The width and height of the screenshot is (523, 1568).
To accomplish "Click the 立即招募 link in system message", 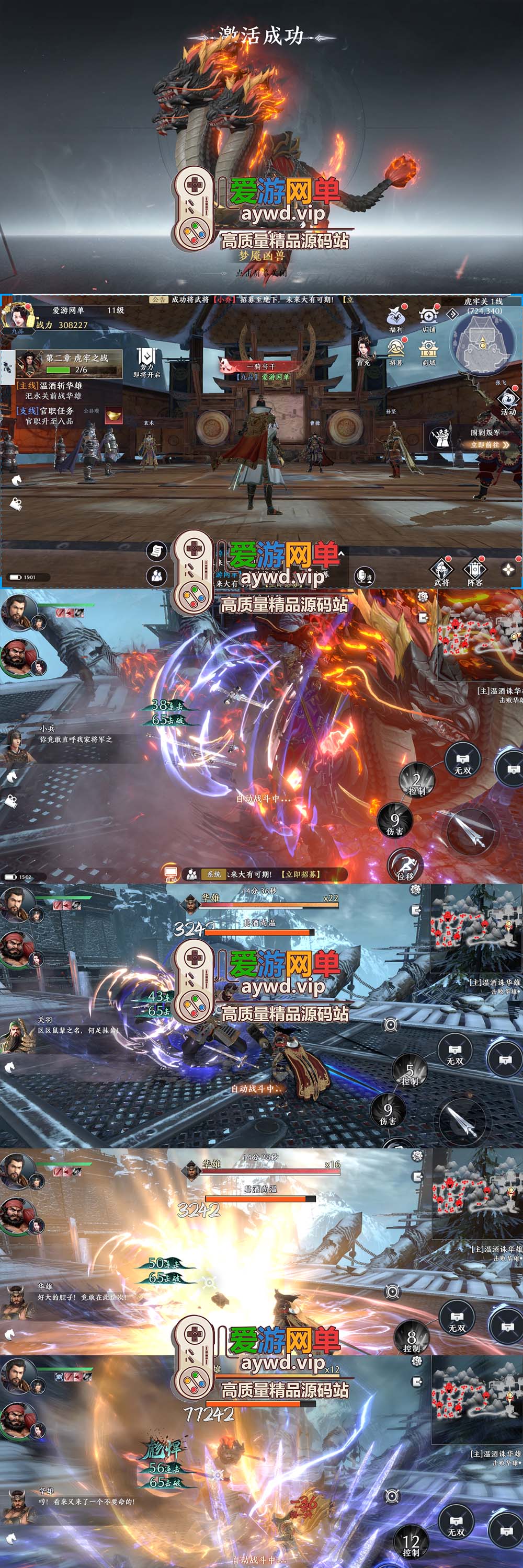I will 301,874.
